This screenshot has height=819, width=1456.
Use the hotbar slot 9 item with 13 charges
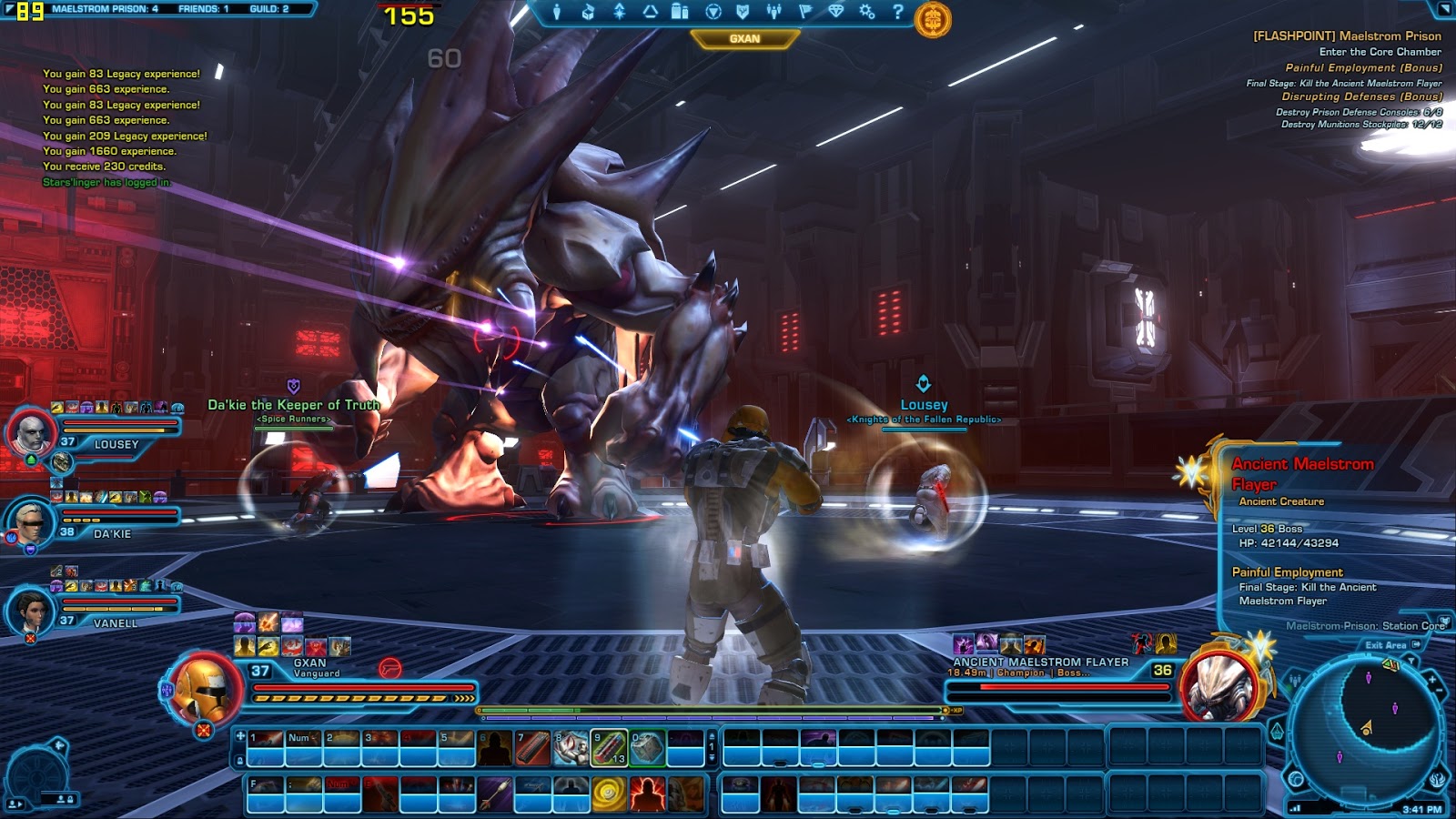point(609,747)
